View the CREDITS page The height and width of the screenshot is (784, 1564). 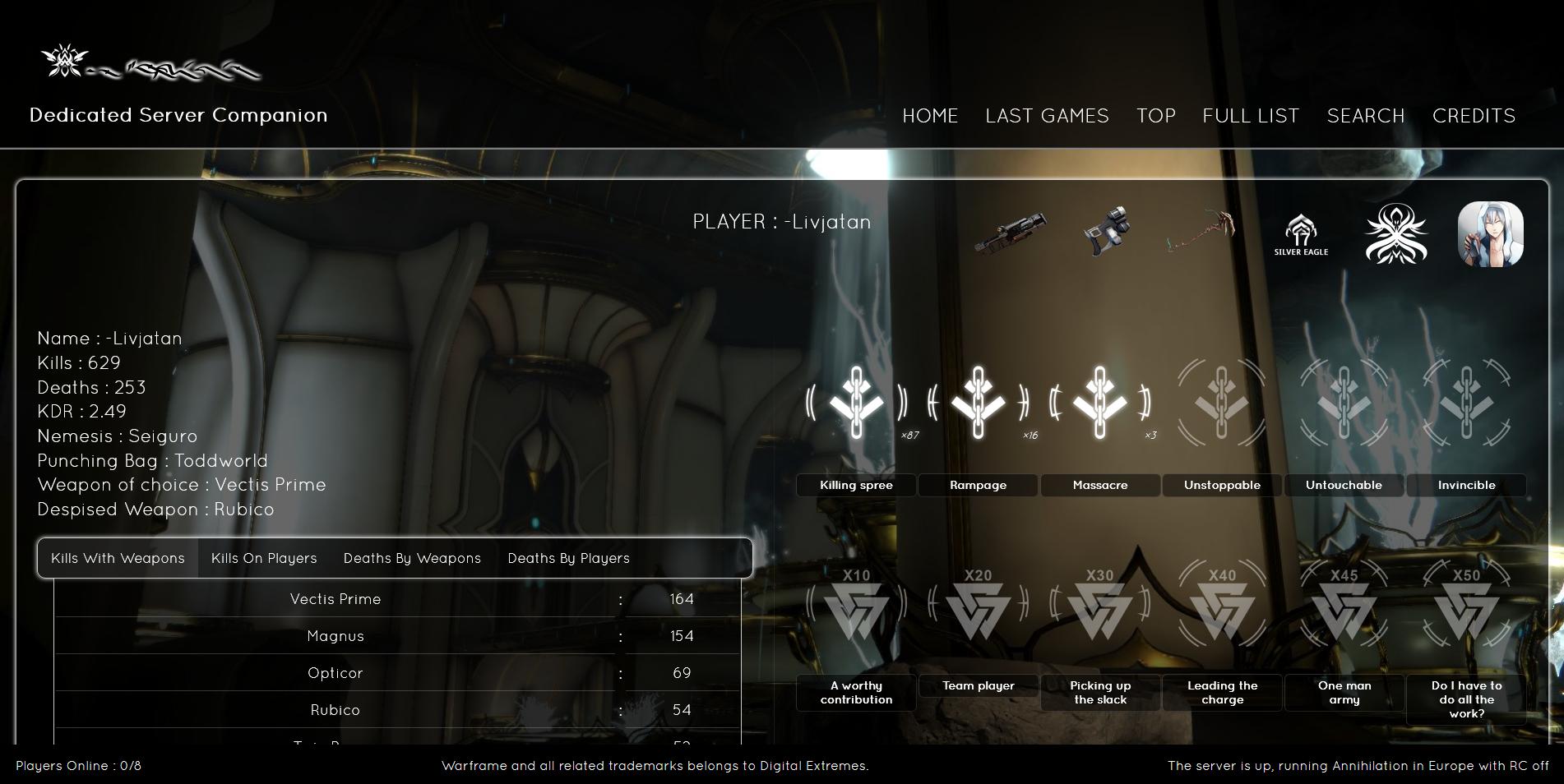[x=1474, y=116]
